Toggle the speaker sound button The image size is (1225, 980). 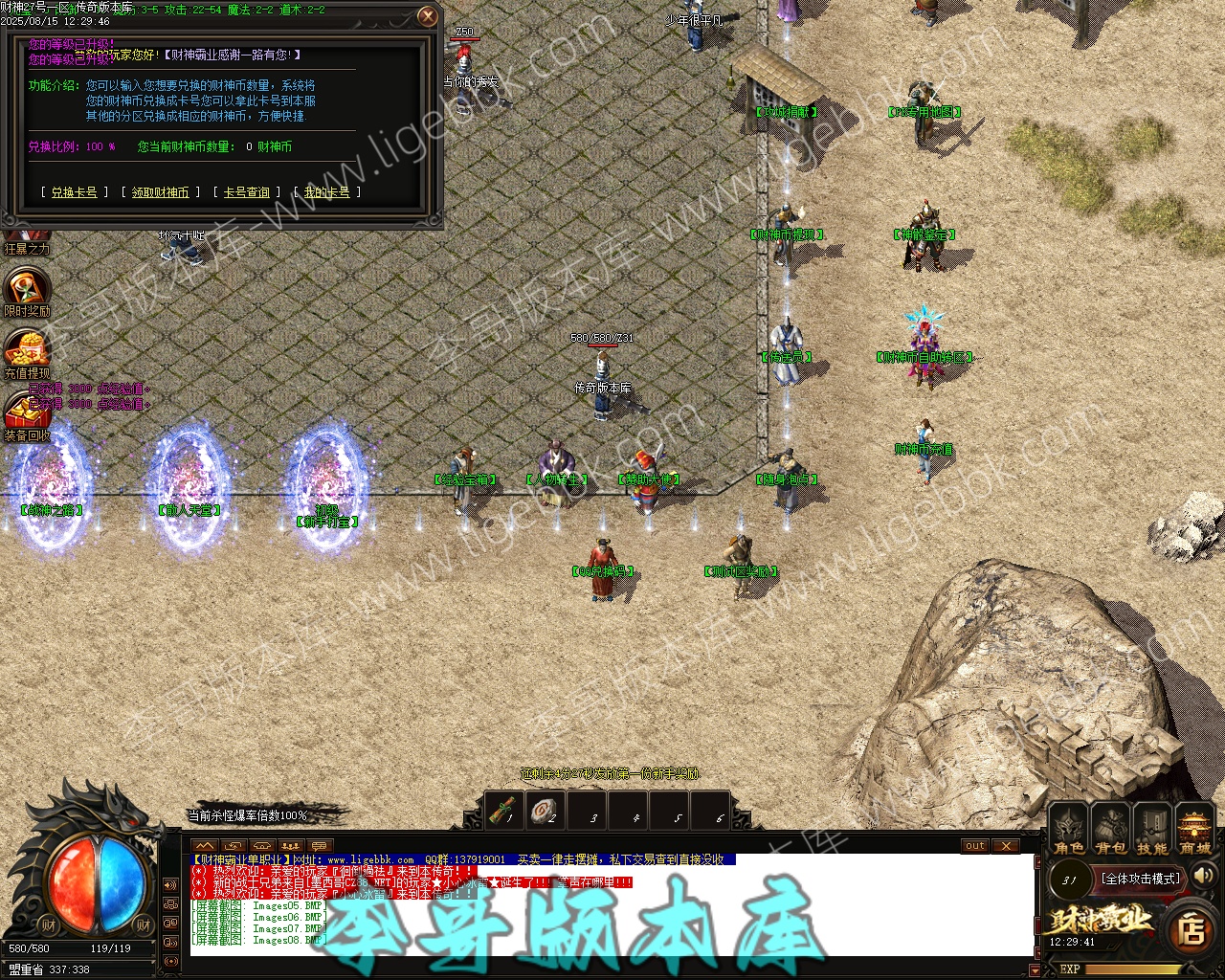1204,875
